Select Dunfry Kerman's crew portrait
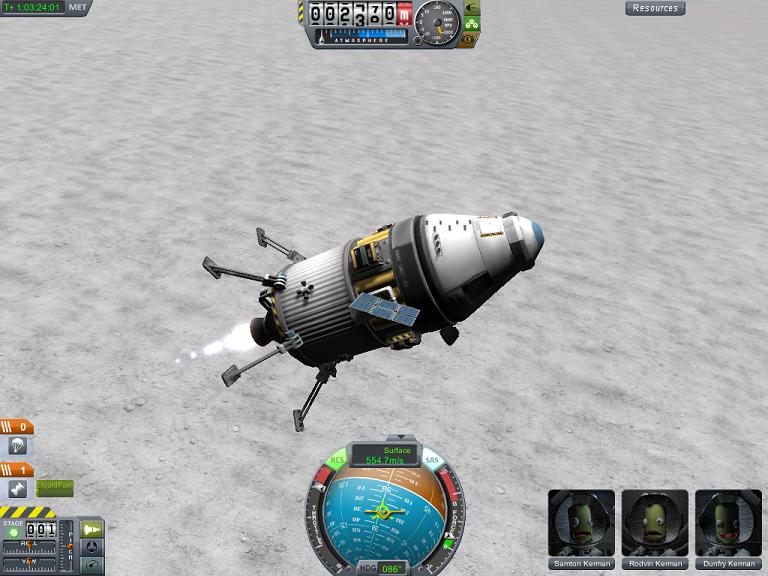Screen dimensions: 768x576 pyautogui.click(x=729, y=523)
